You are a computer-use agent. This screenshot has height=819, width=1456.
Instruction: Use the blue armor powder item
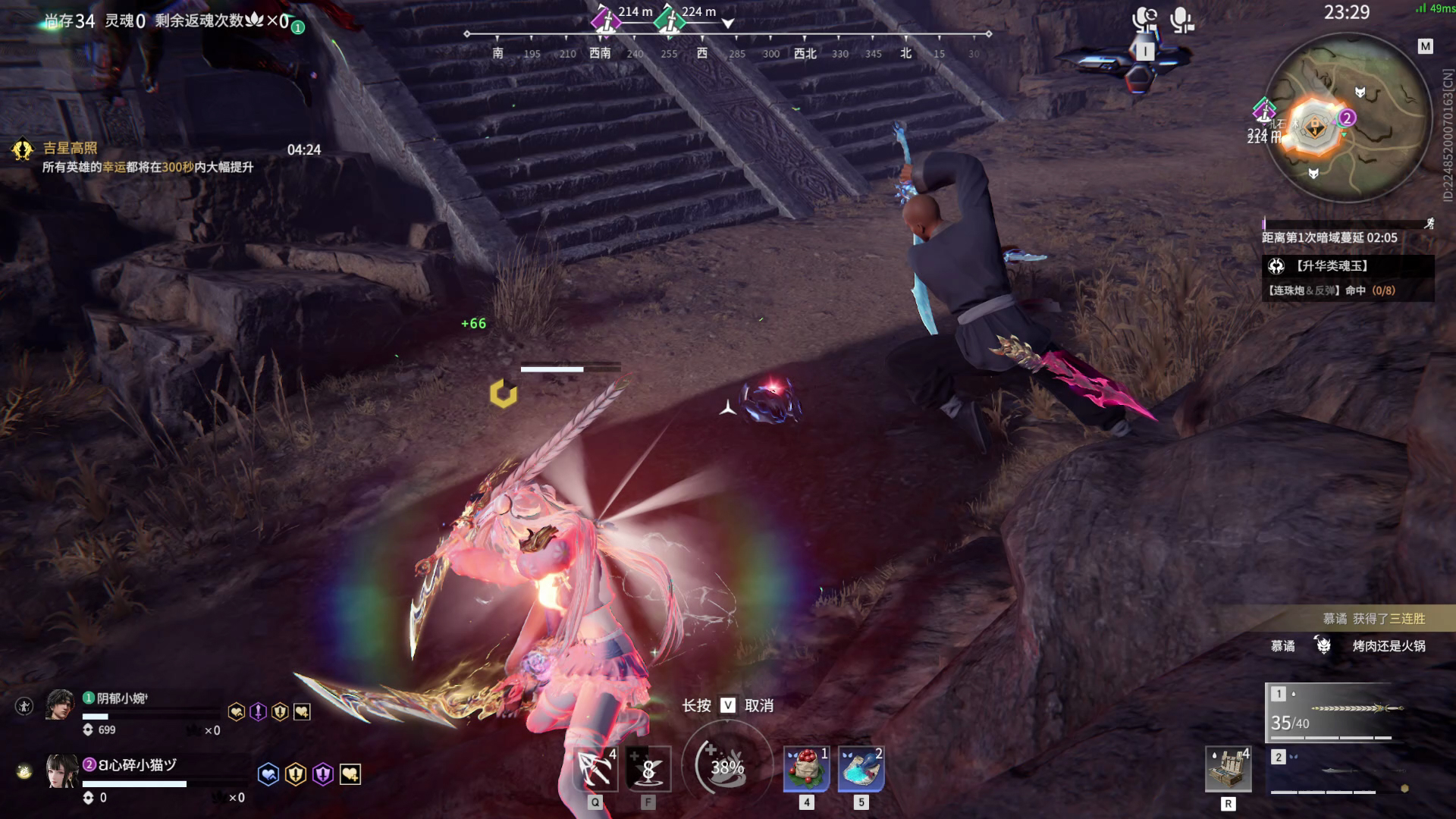pos(861,769)
